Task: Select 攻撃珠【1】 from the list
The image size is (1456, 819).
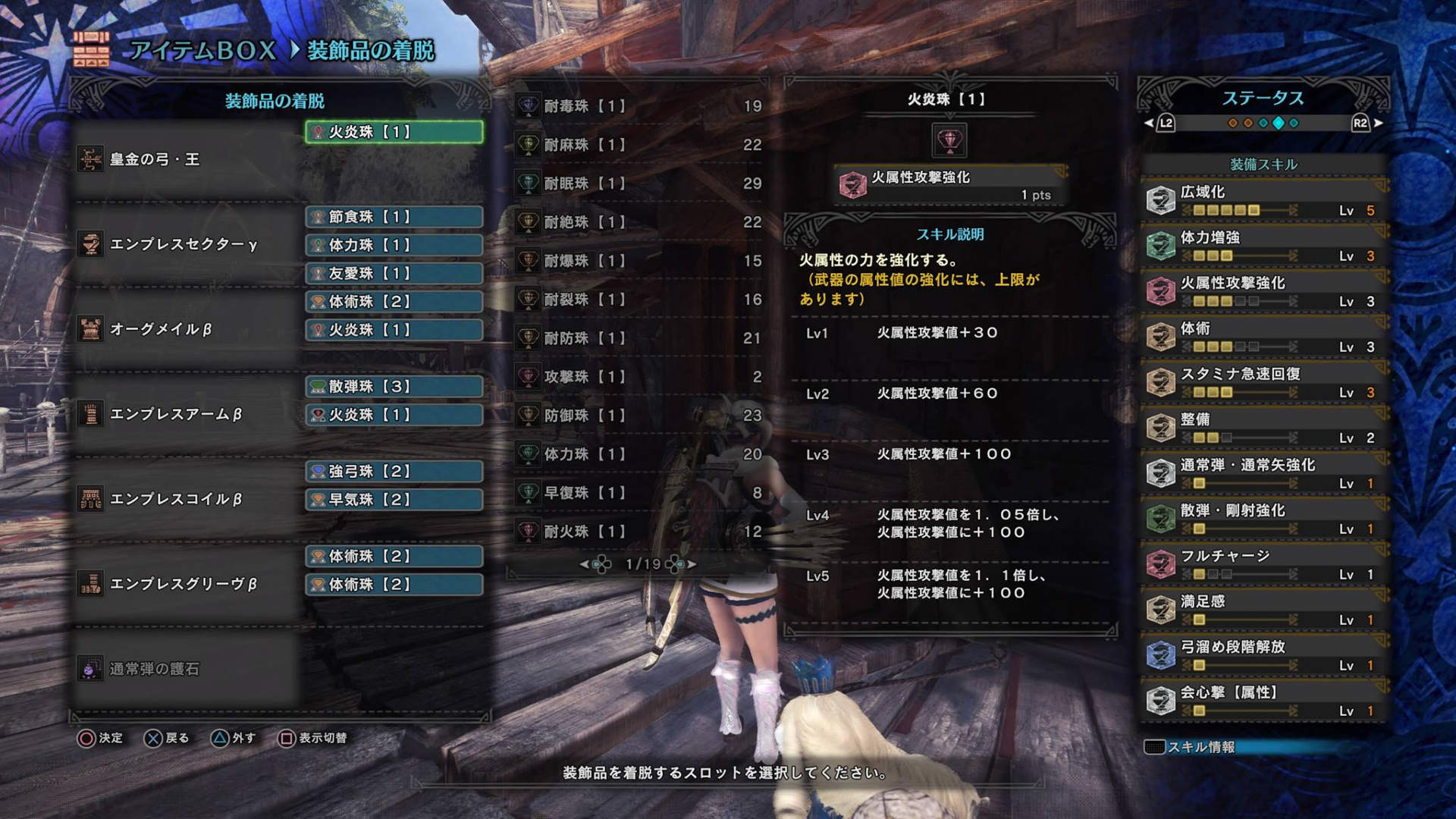Action: coord(639,377)
